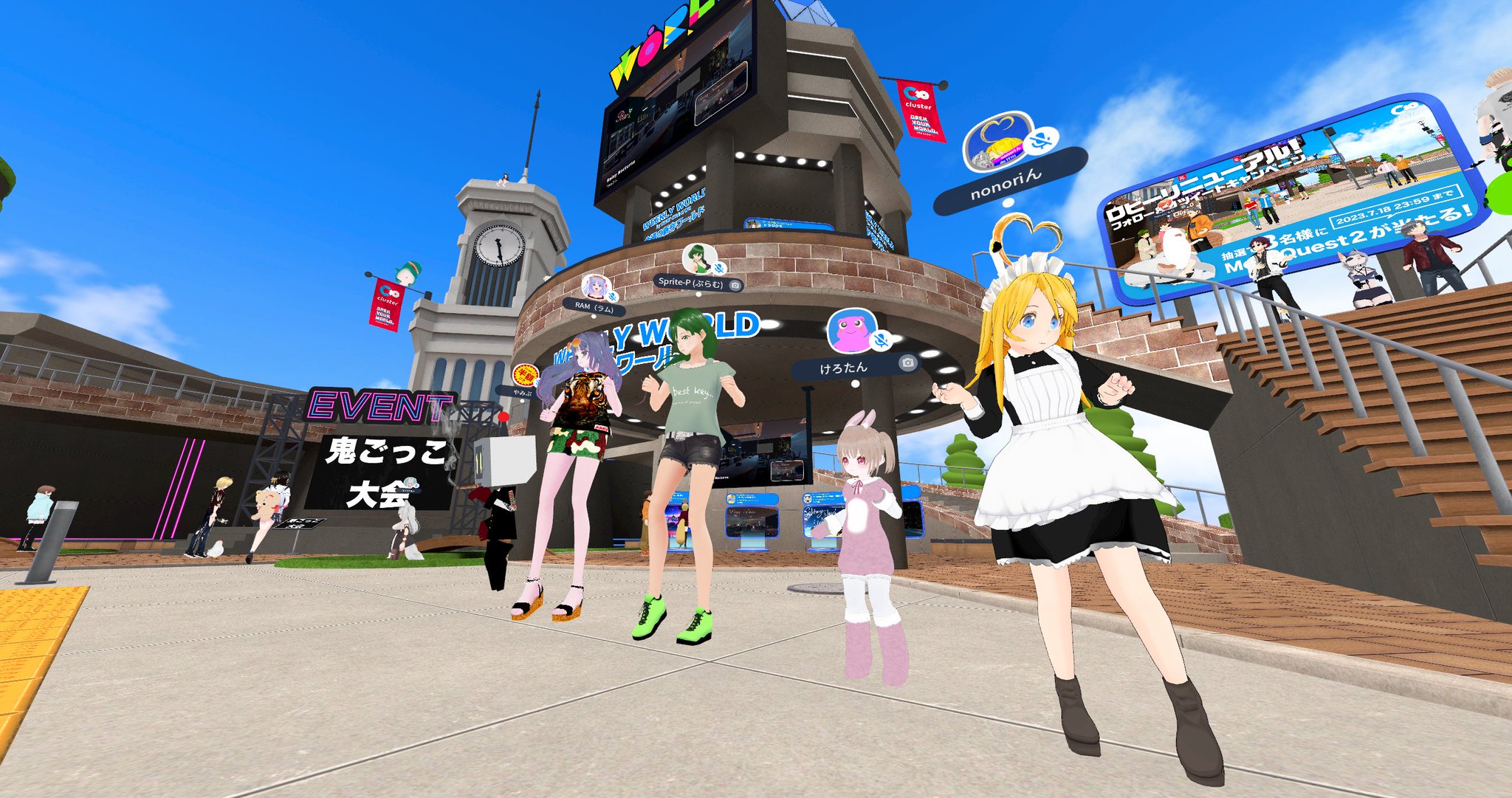The image size is (1512, 798).
Task: Click the 半額 badge icon beside やみぶ
Action: [525, 375]
